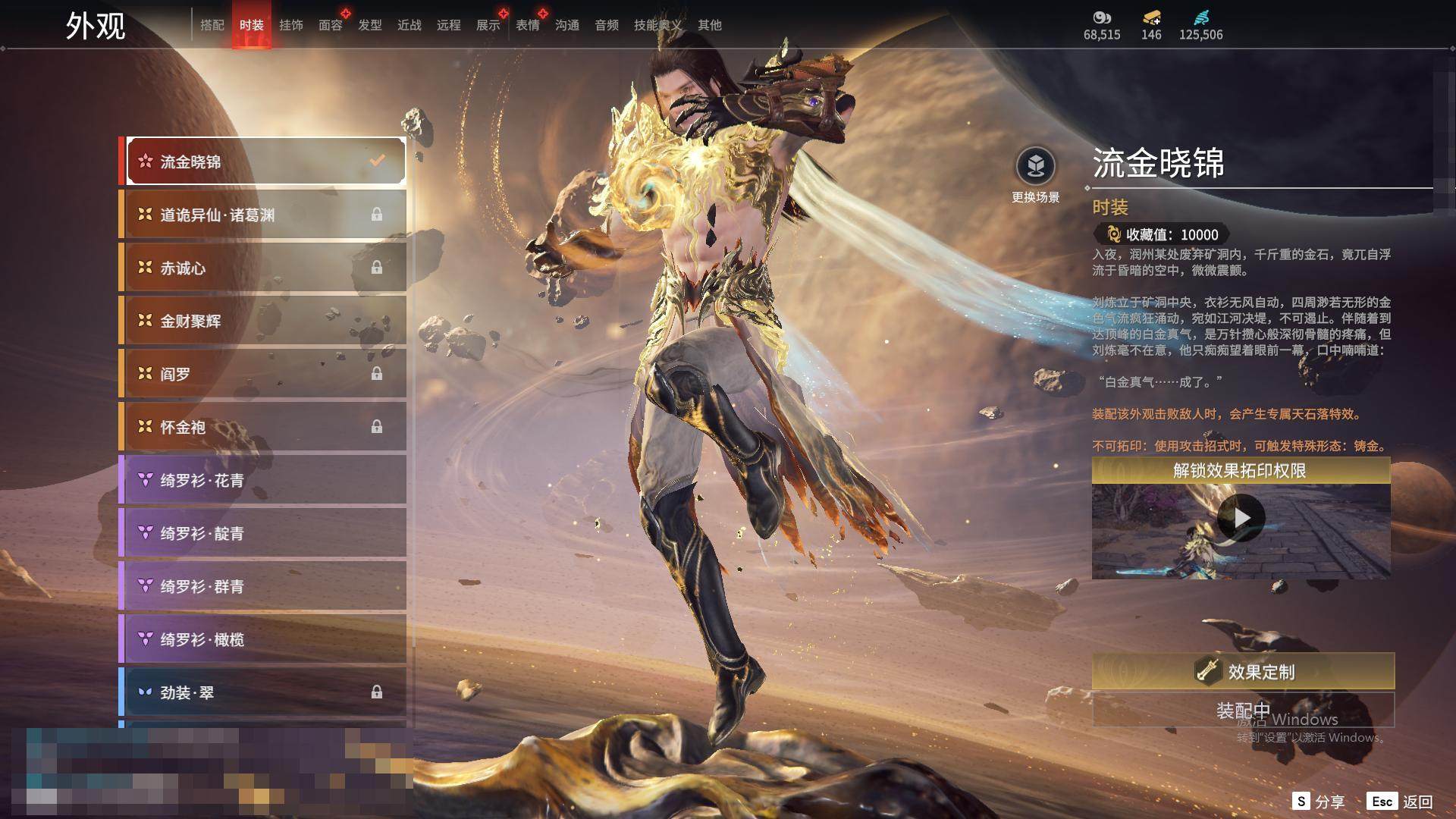
Task: Switch to the 技能奥义 tab
Action: click(x=657, y=25)
